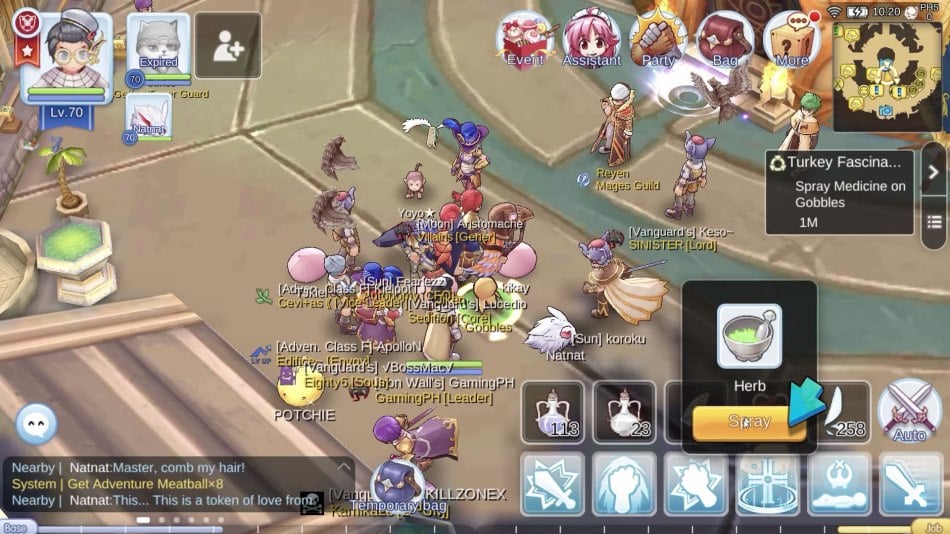
Task: Click the add party member button
Action: (x=228, y=46)
